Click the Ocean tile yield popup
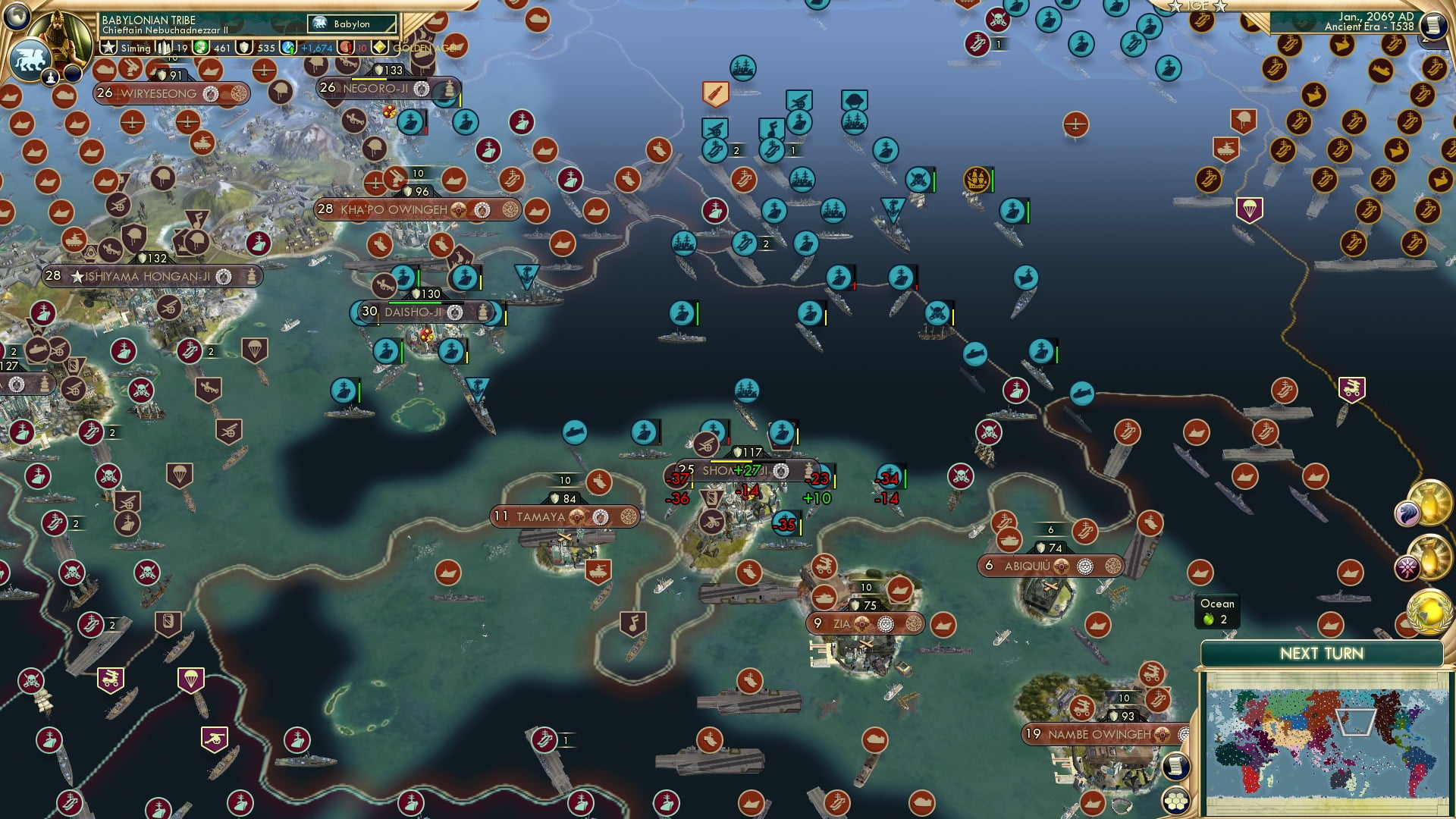The height and width of the screenshot is (819, 1456). [x=1217, y=610]
